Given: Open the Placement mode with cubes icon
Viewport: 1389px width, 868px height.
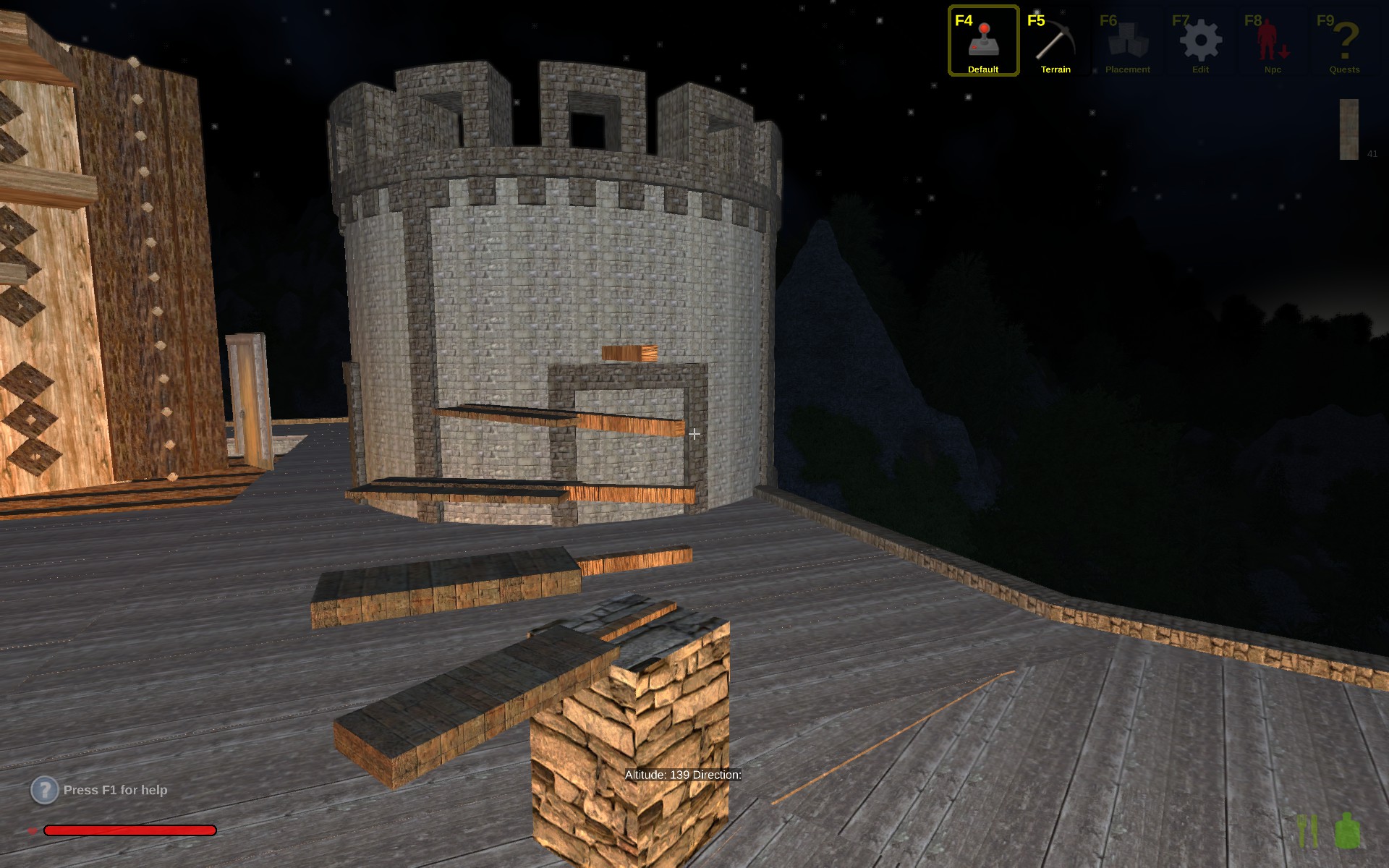Looking at the screenshot, I should tap(1127, 41).
